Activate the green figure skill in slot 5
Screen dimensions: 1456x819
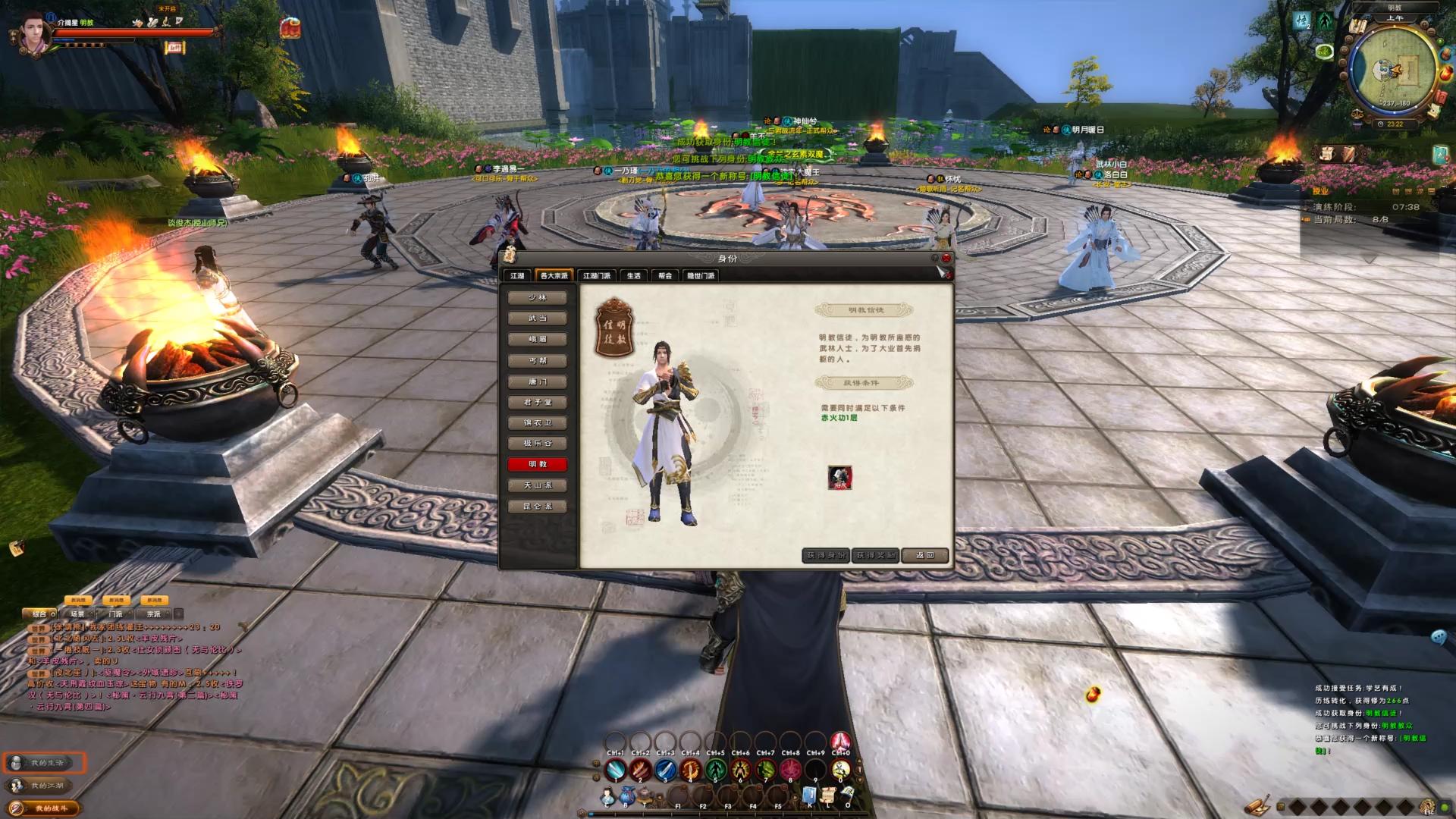[715, 770]
